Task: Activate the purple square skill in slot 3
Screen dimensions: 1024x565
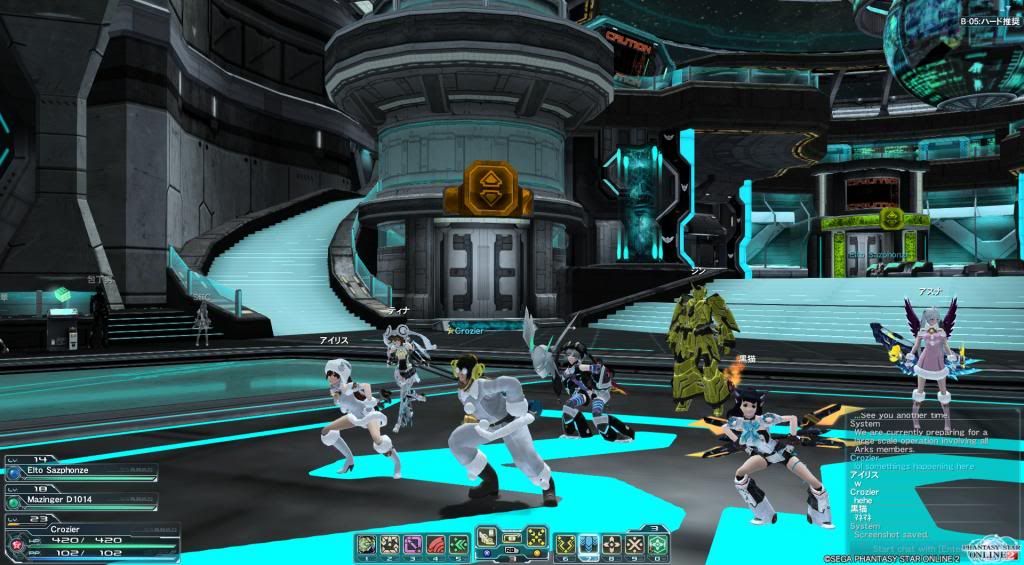Action: pos(410,545)
